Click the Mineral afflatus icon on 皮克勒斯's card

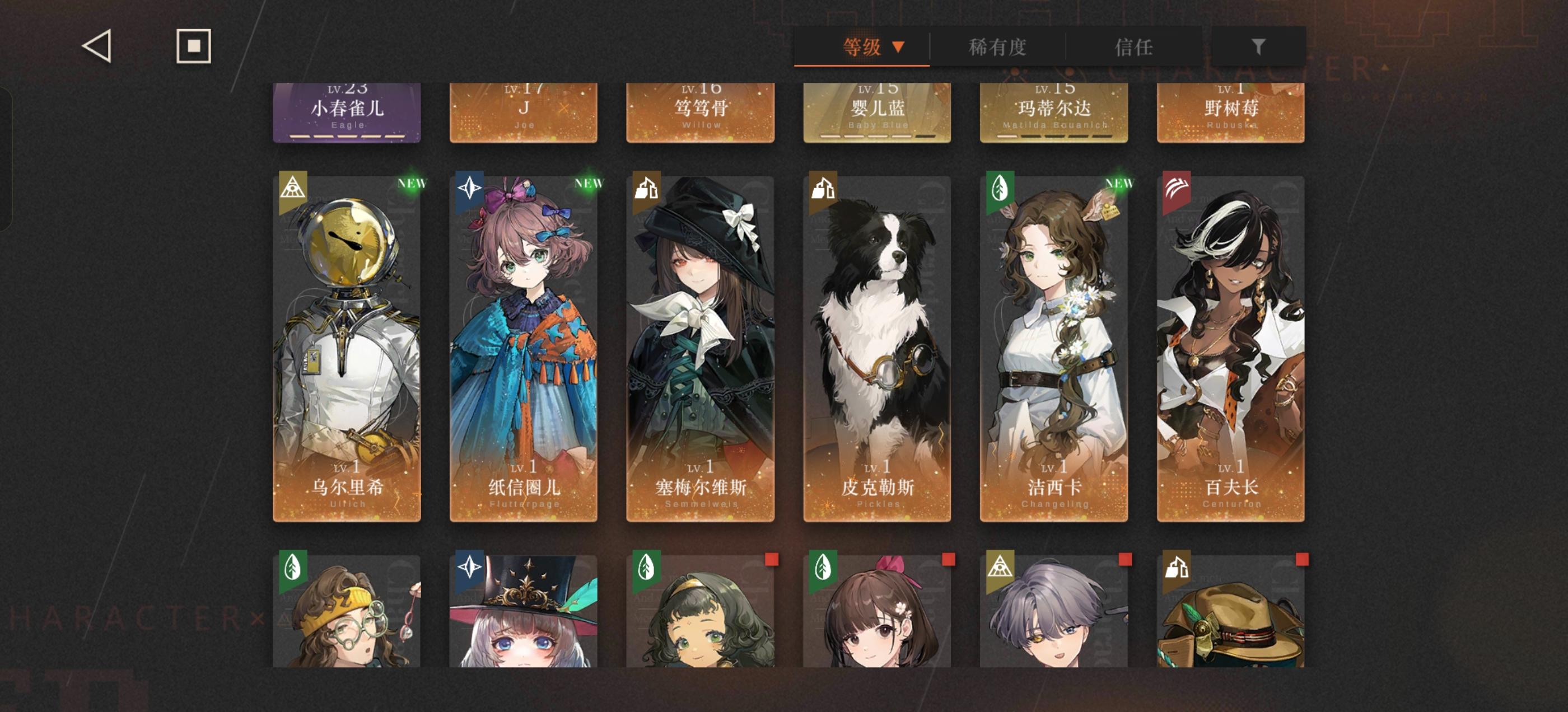point(824,189)
